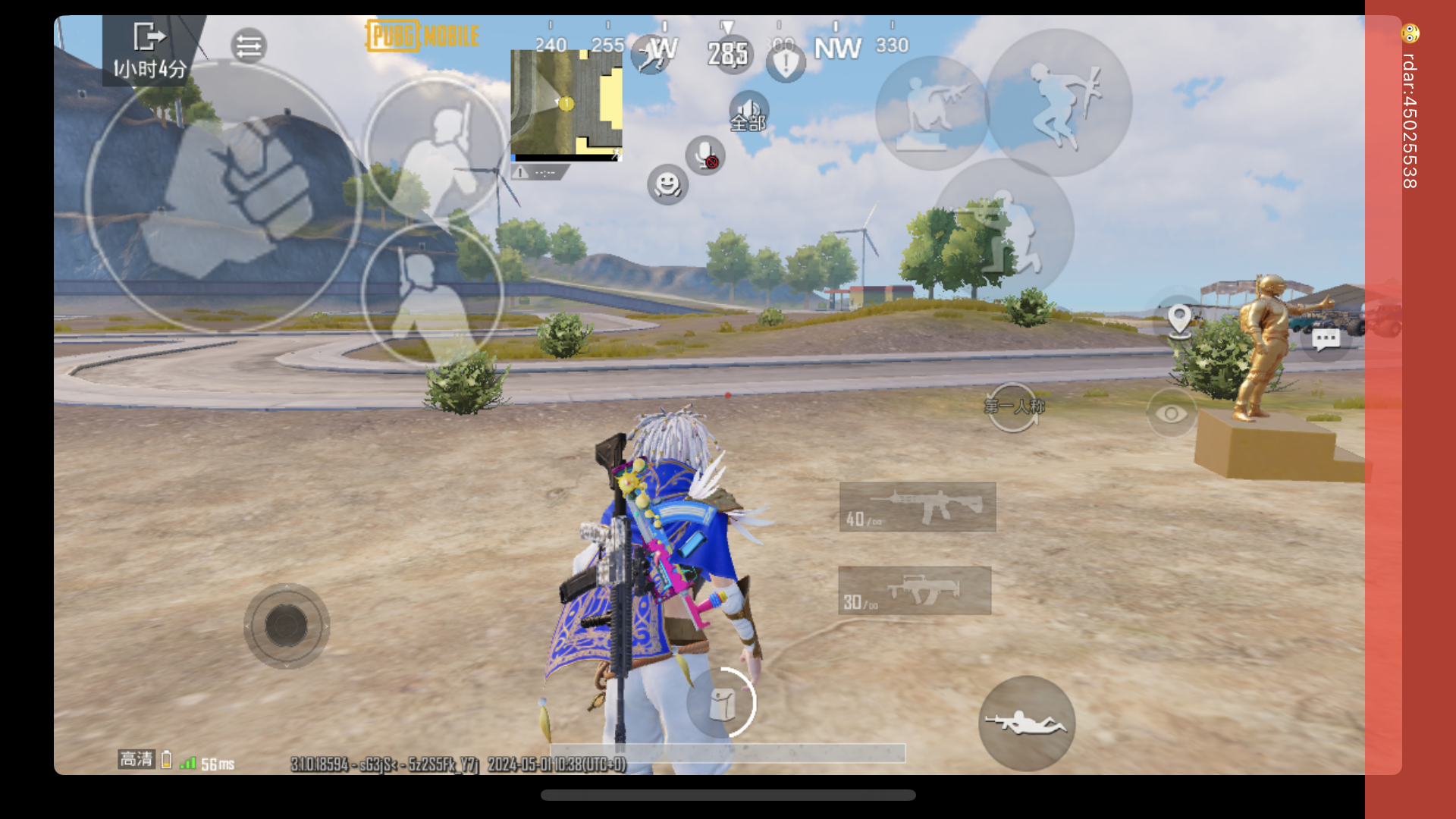Screen dimensions: 1456x819
Task: Open the minimap
Action: (566, 105)
